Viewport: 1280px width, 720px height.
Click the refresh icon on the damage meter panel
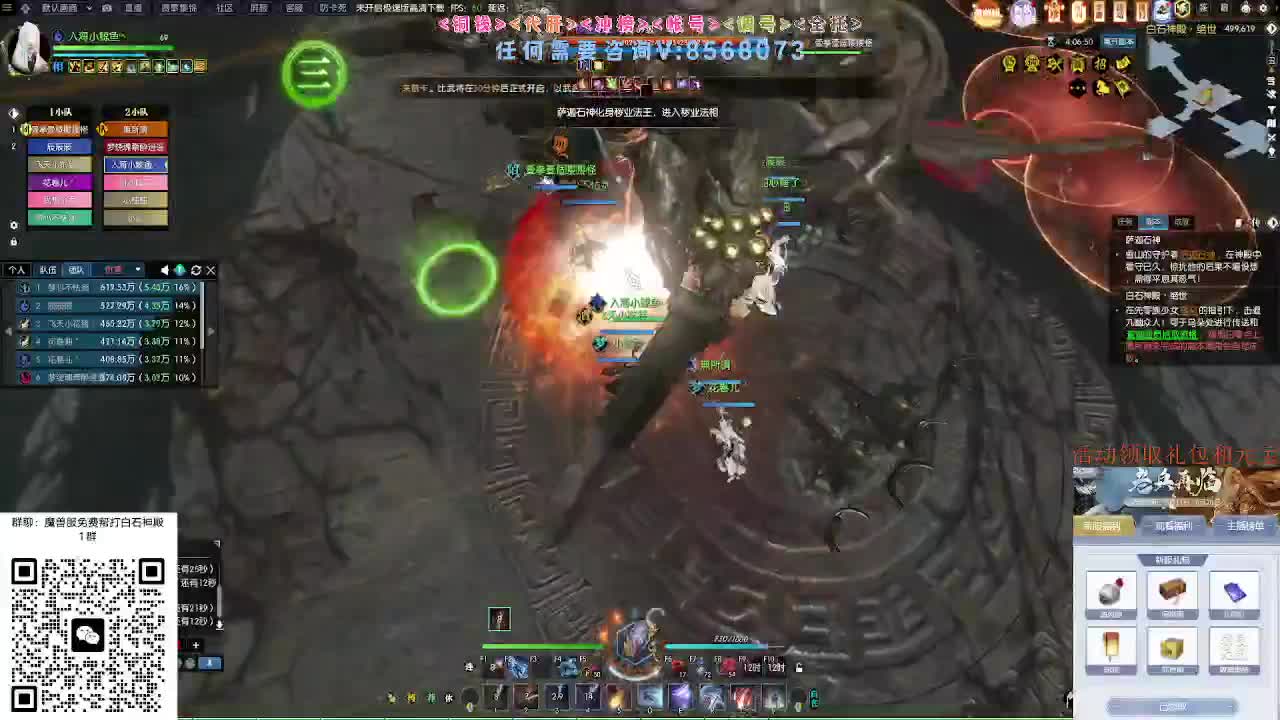coord(196,269)
